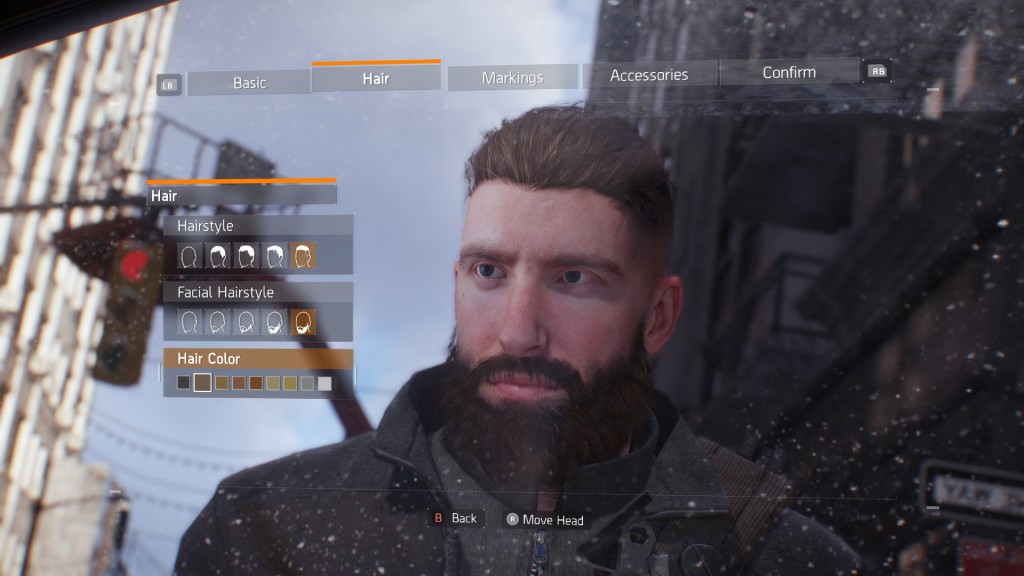Pick the darkest charcoal hair color swatch
The width and height of the screenshot is (1024, 576).
(x=183, y=383)
